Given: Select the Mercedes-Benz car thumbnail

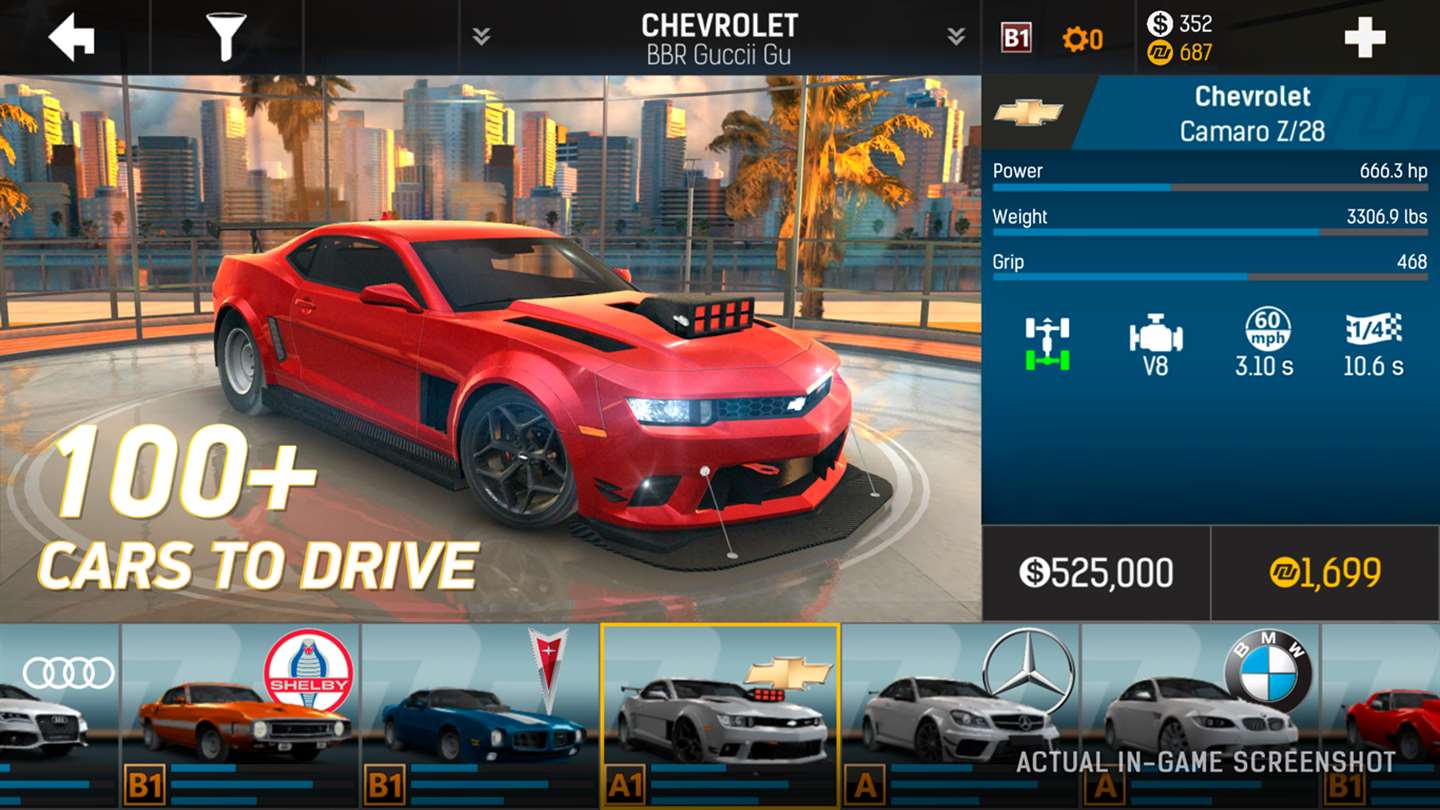Looking at the screenshot, I should coord(960,714).
